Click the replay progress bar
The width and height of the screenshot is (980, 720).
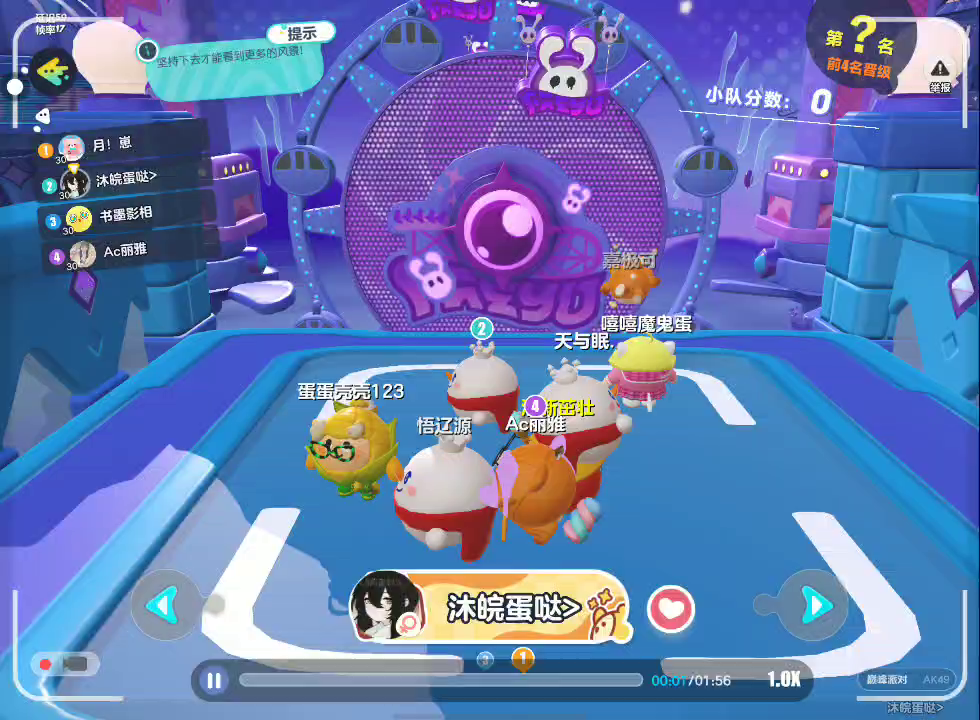[440, 680]
